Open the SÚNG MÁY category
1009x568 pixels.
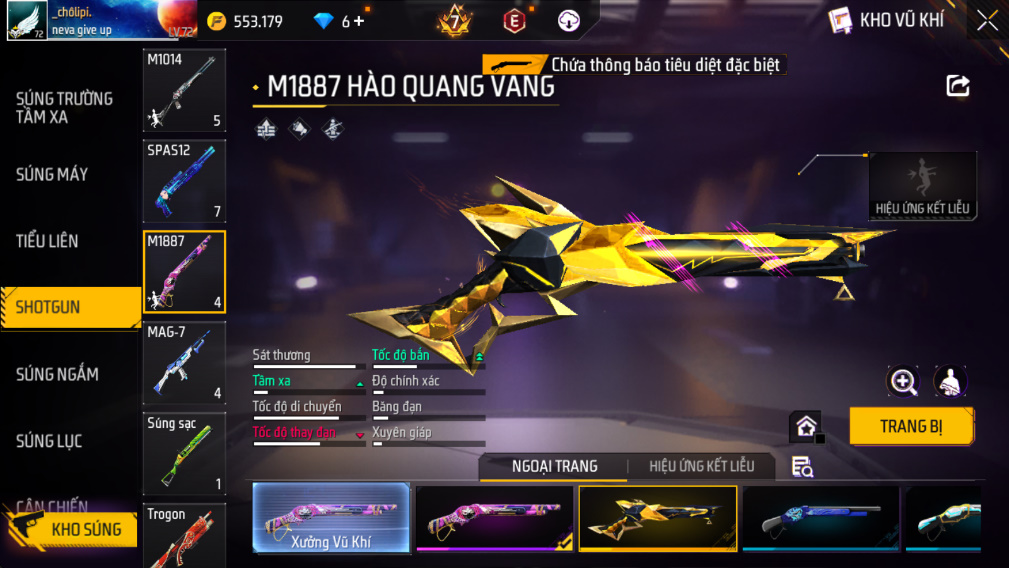pos(52,174)
